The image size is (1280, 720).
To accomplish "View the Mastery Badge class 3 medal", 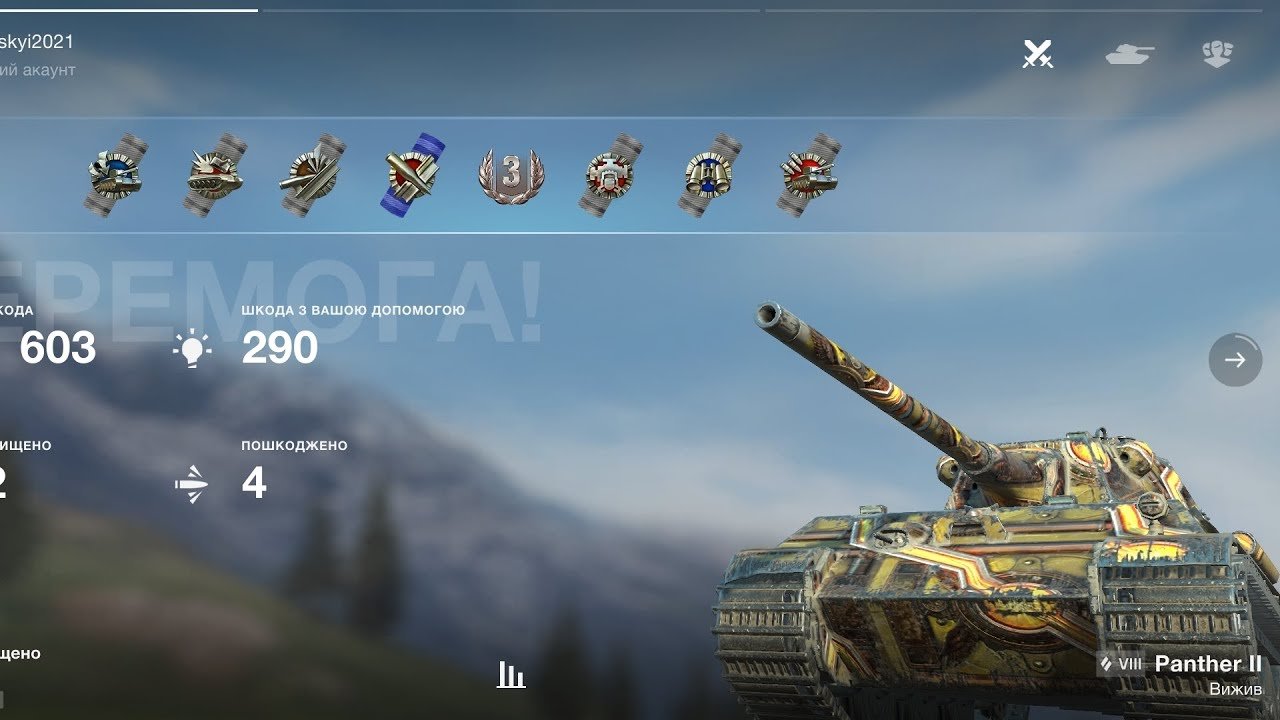I will pos(511,176).
